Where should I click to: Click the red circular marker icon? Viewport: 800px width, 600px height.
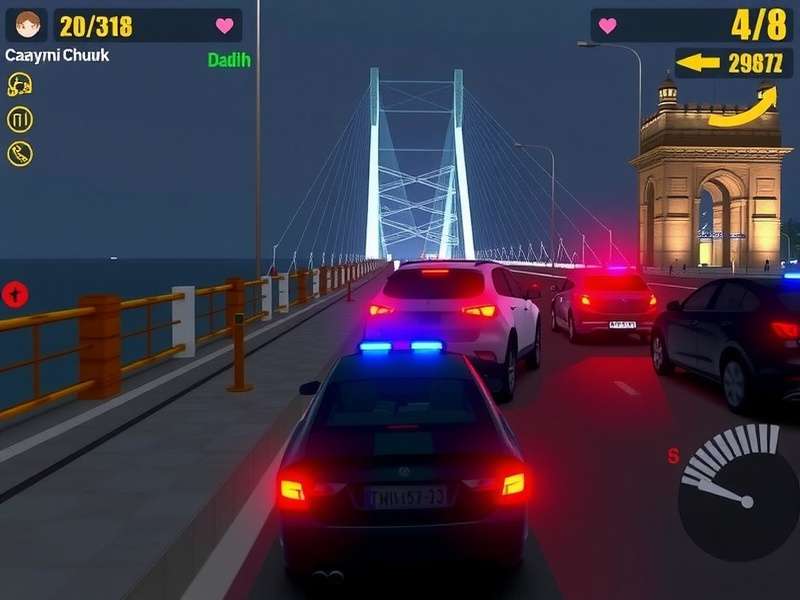point(15,294)
